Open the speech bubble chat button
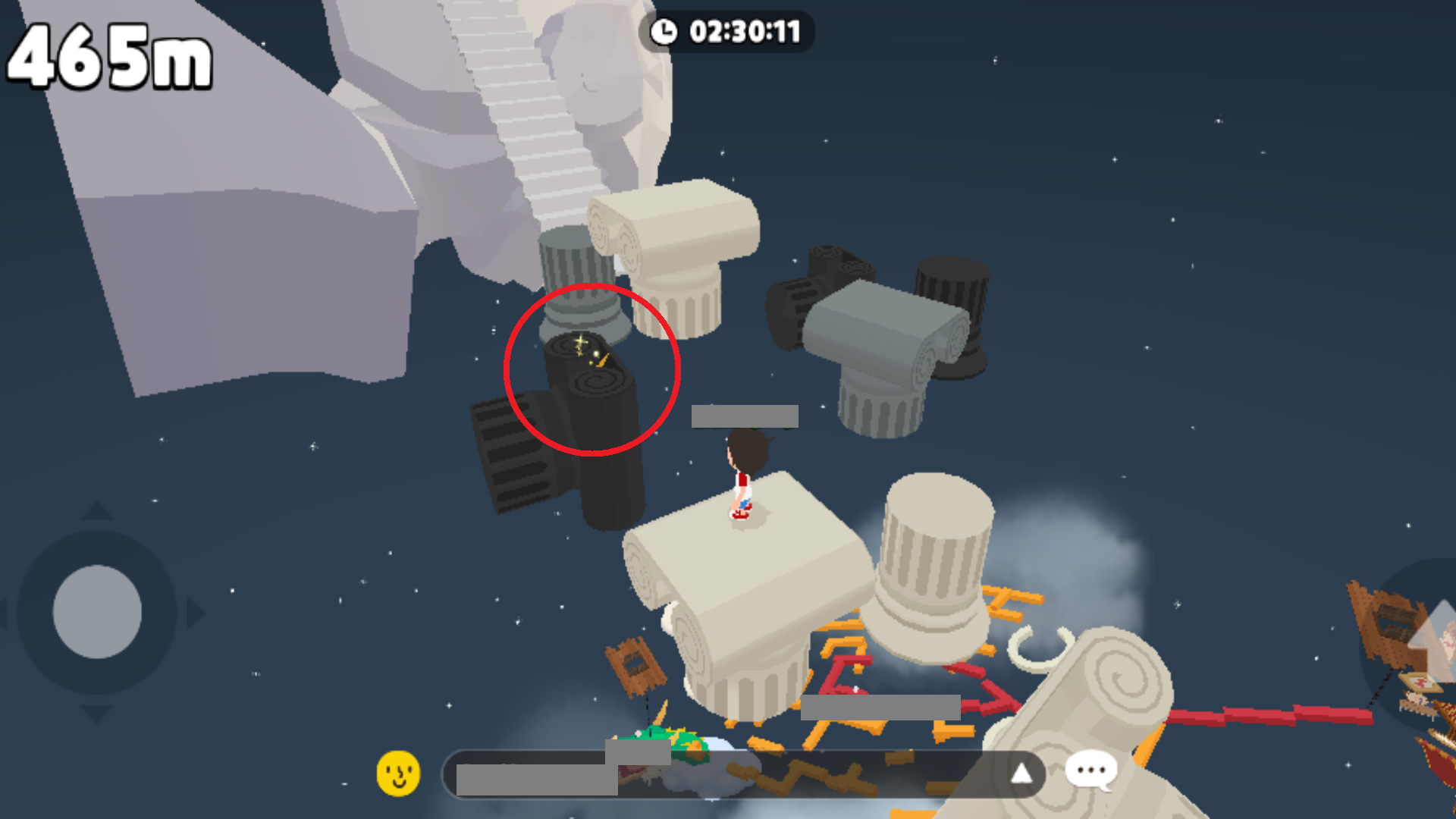The height and width of the screenshot is (819, 1456). 1090,771
